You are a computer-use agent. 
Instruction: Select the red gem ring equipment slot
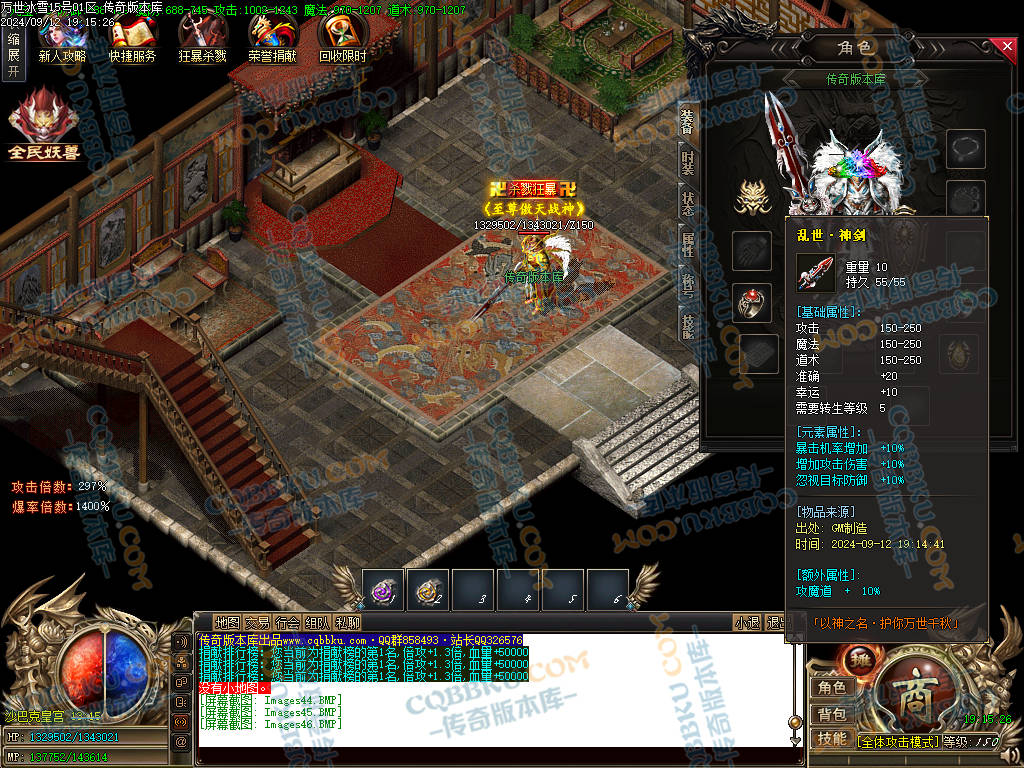[x=752, y=302]
